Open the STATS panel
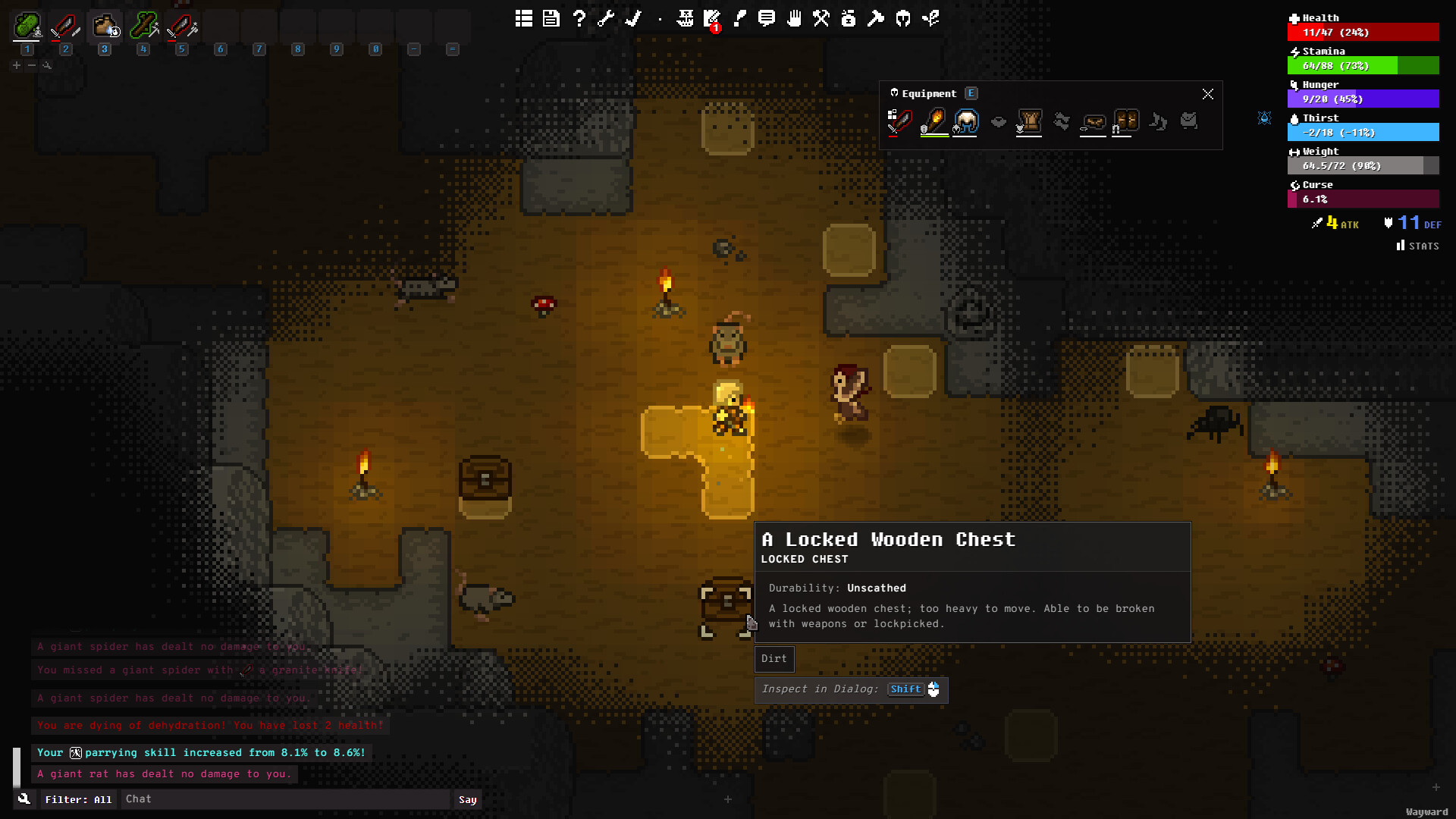The width and height of the screenshot is (1456, 819). point(1417,246)
